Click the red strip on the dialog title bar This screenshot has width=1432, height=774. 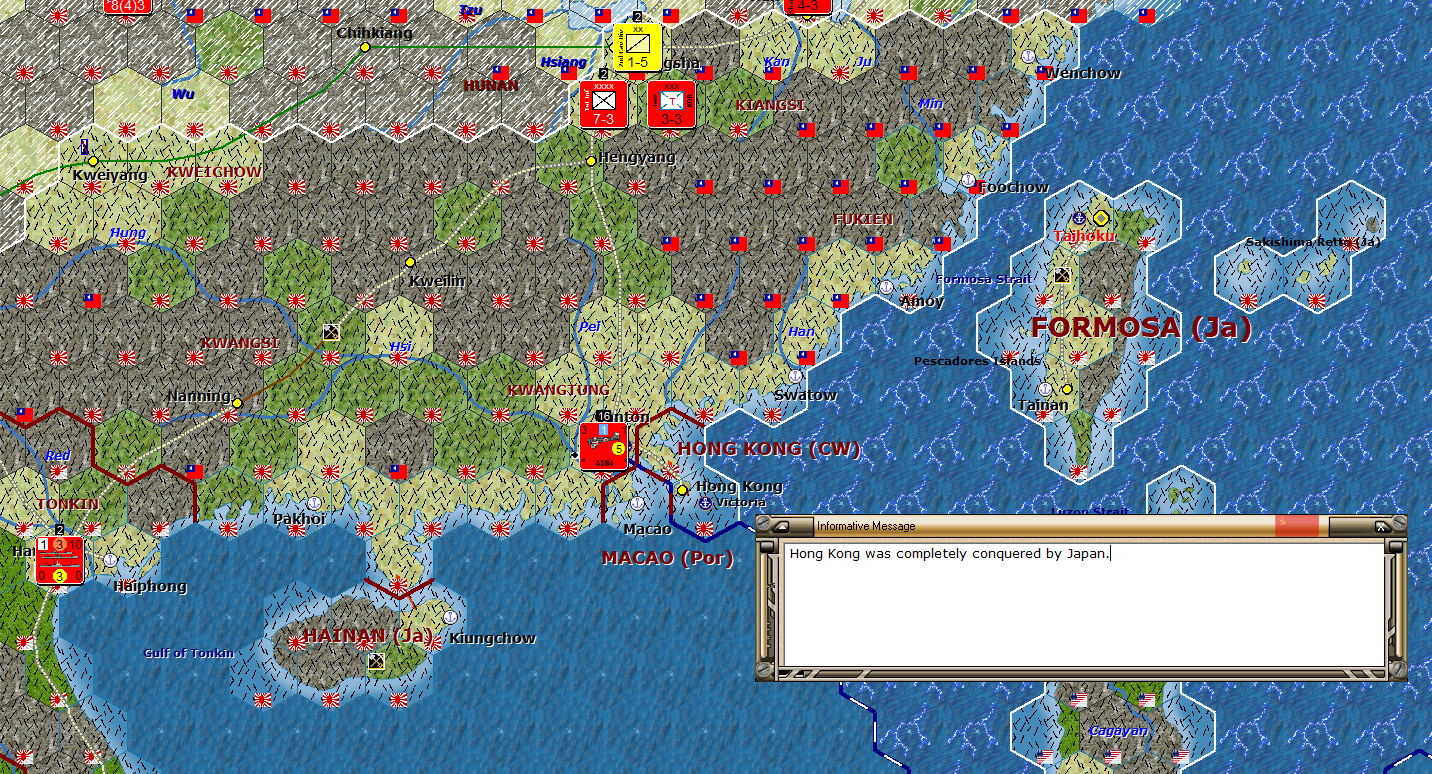pos(1296,527)
